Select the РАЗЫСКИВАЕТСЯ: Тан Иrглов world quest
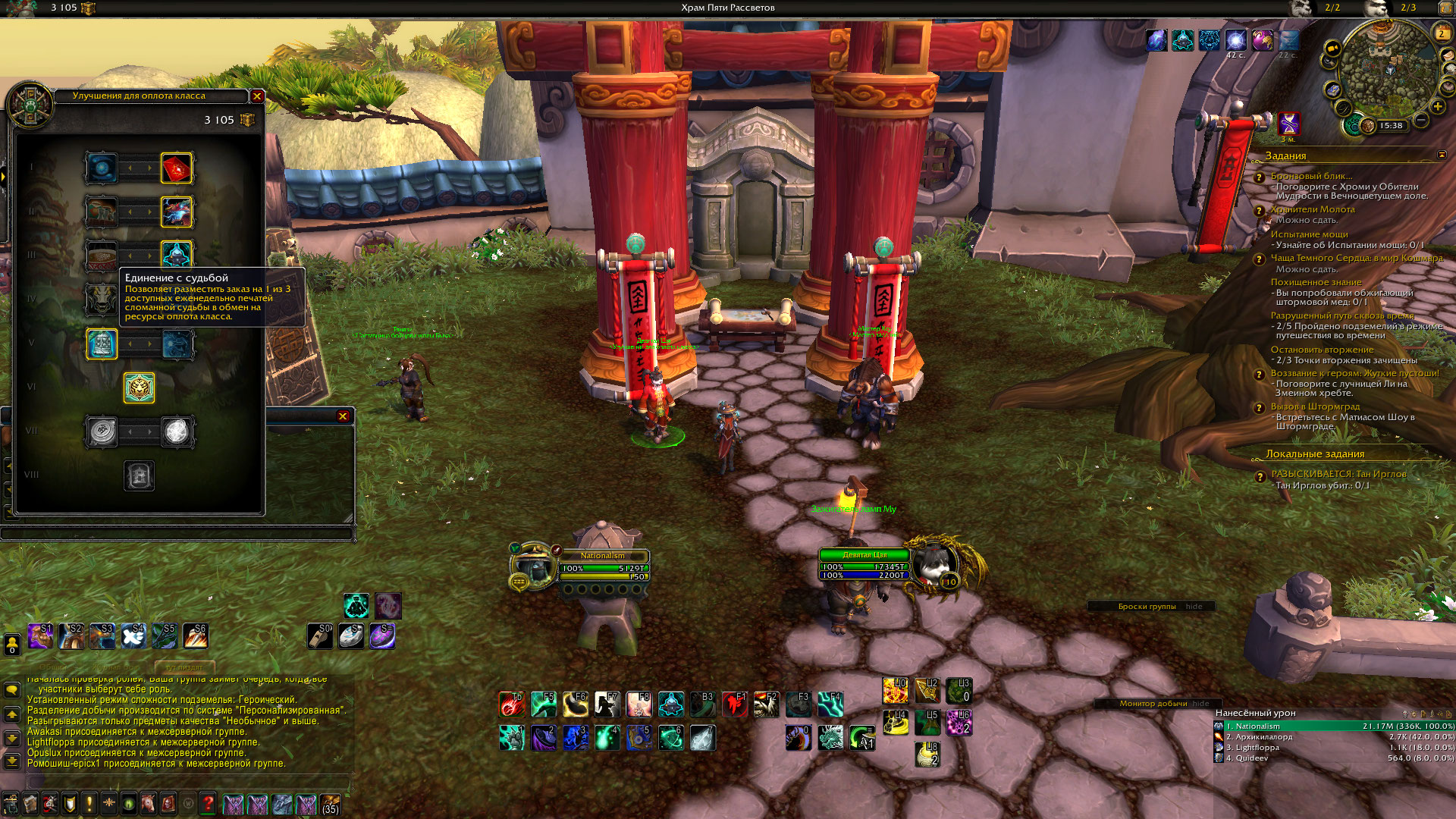1456x819 pixels. (x=1338, y=474)
